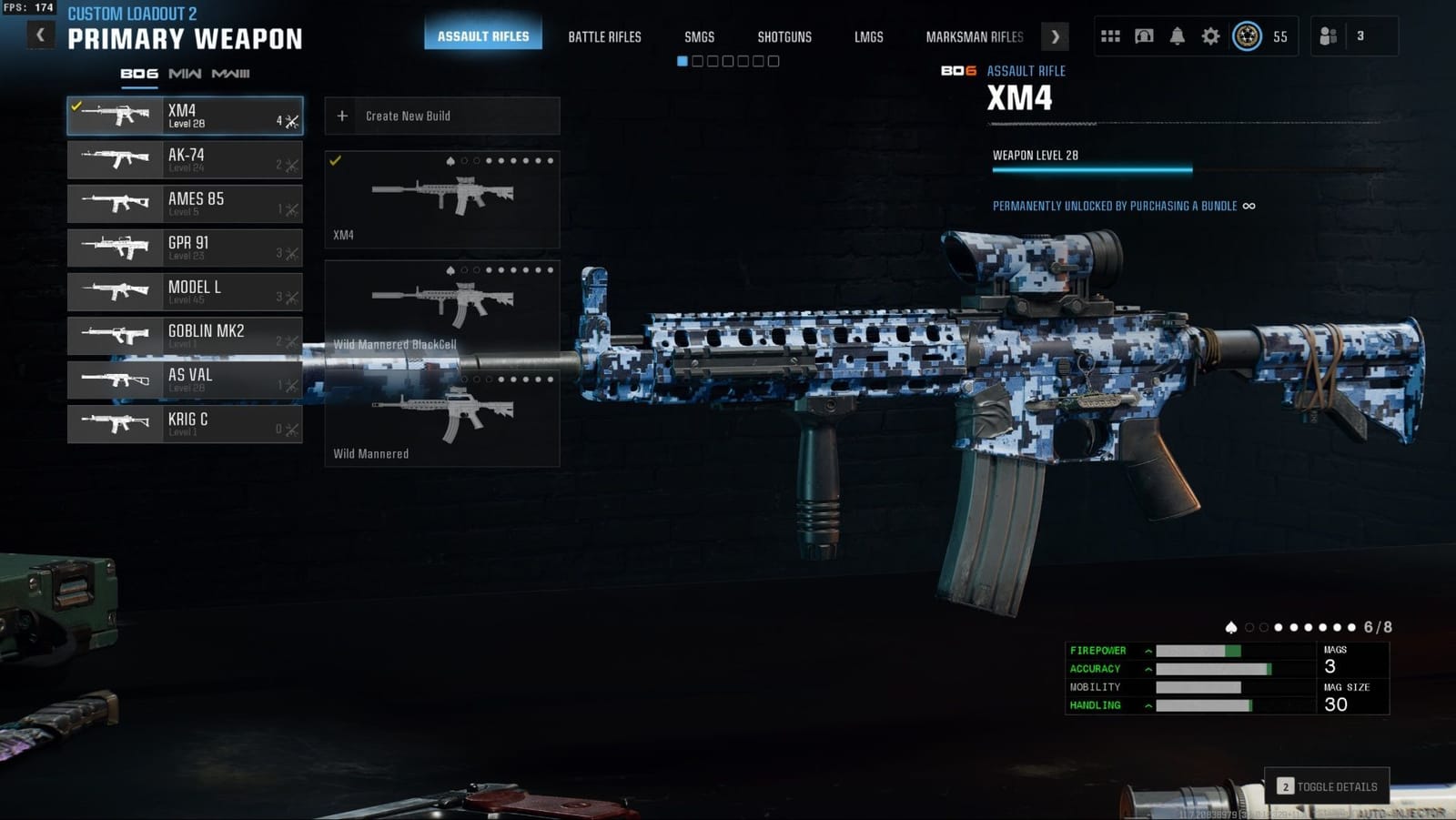
Task: Expand the Firepower stat row
Action: (1148, 651)
